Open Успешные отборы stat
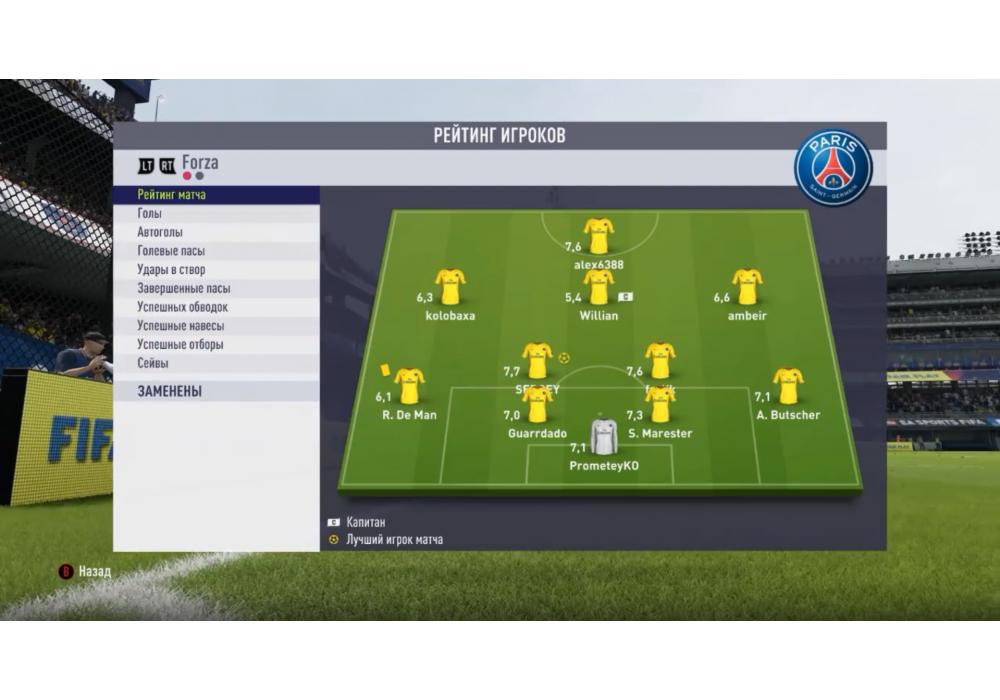1000x700 pixels. 180,345
